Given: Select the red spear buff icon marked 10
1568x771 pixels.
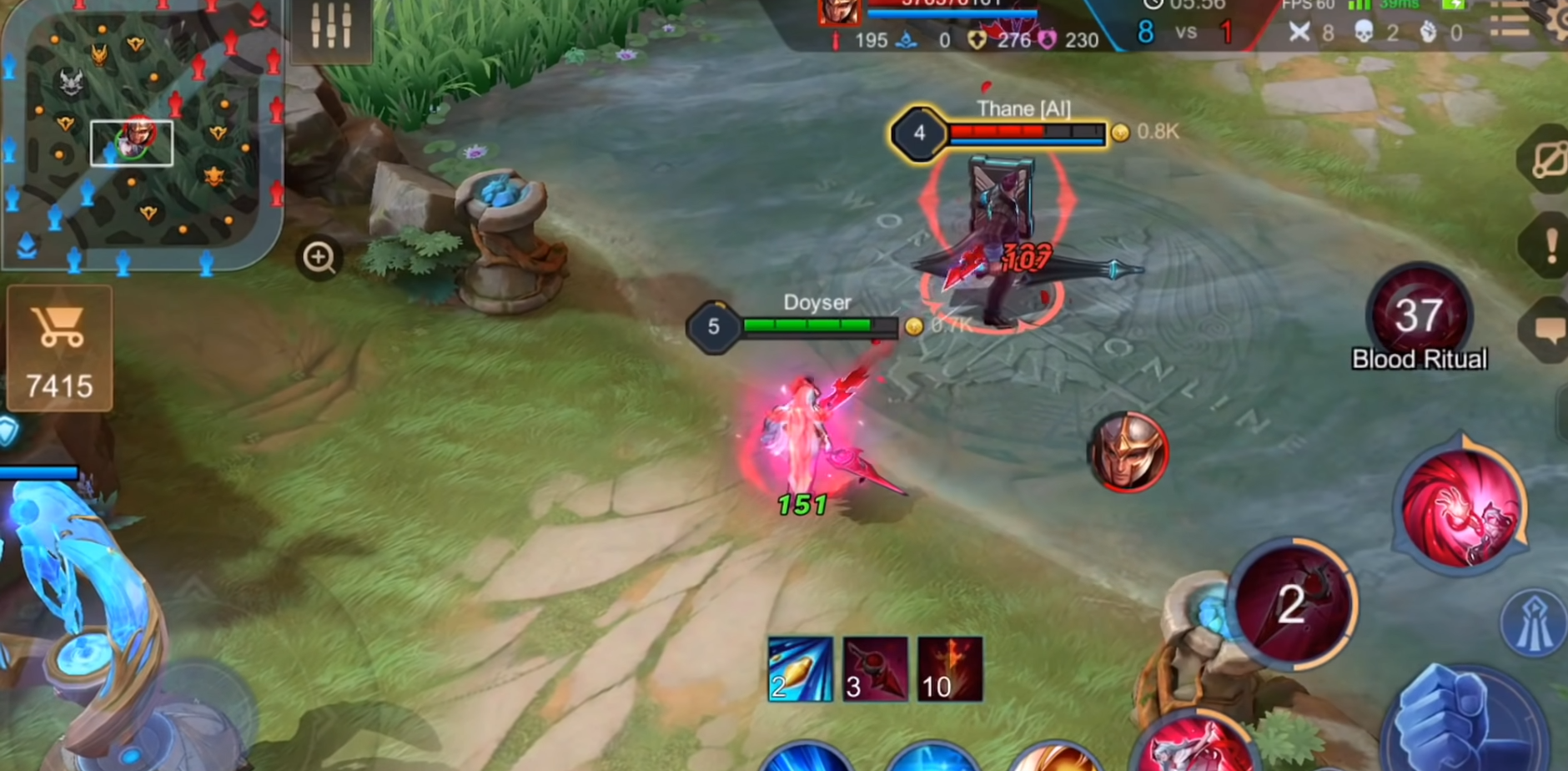Looking at the screenshot, I should coord(950,669).
